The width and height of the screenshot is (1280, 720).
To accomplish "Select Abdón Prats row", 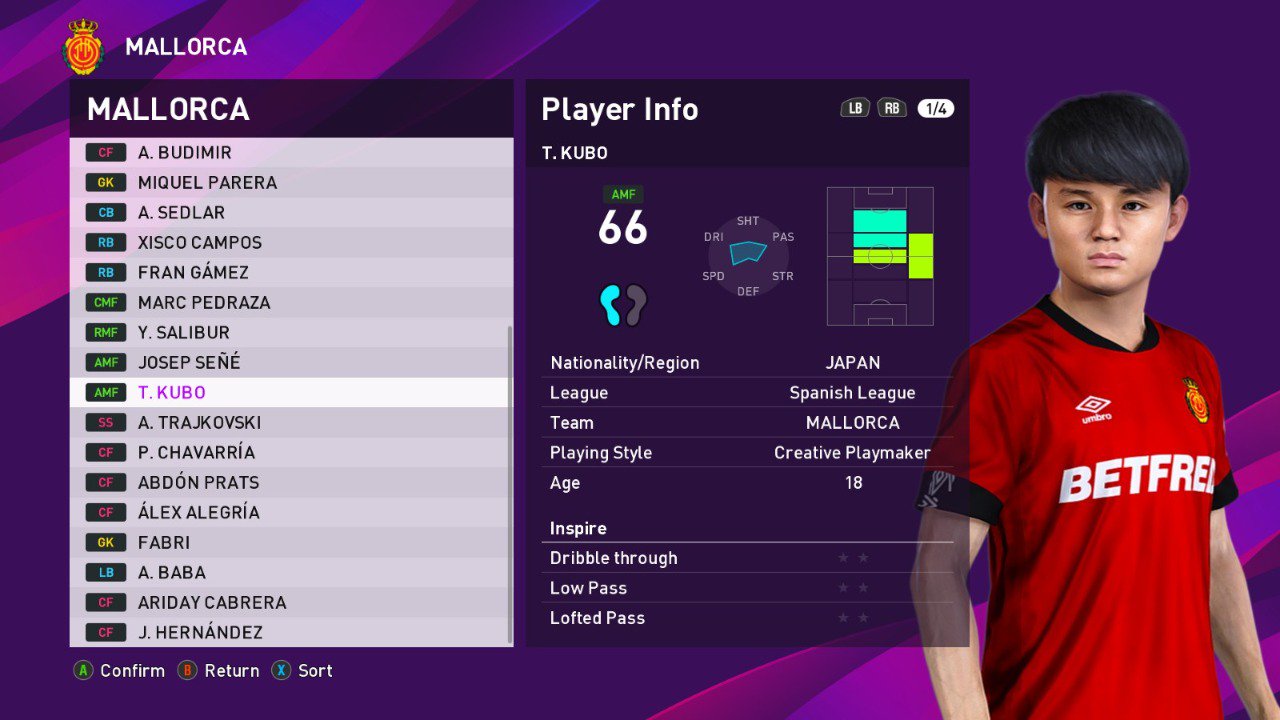I will (290, 483).
